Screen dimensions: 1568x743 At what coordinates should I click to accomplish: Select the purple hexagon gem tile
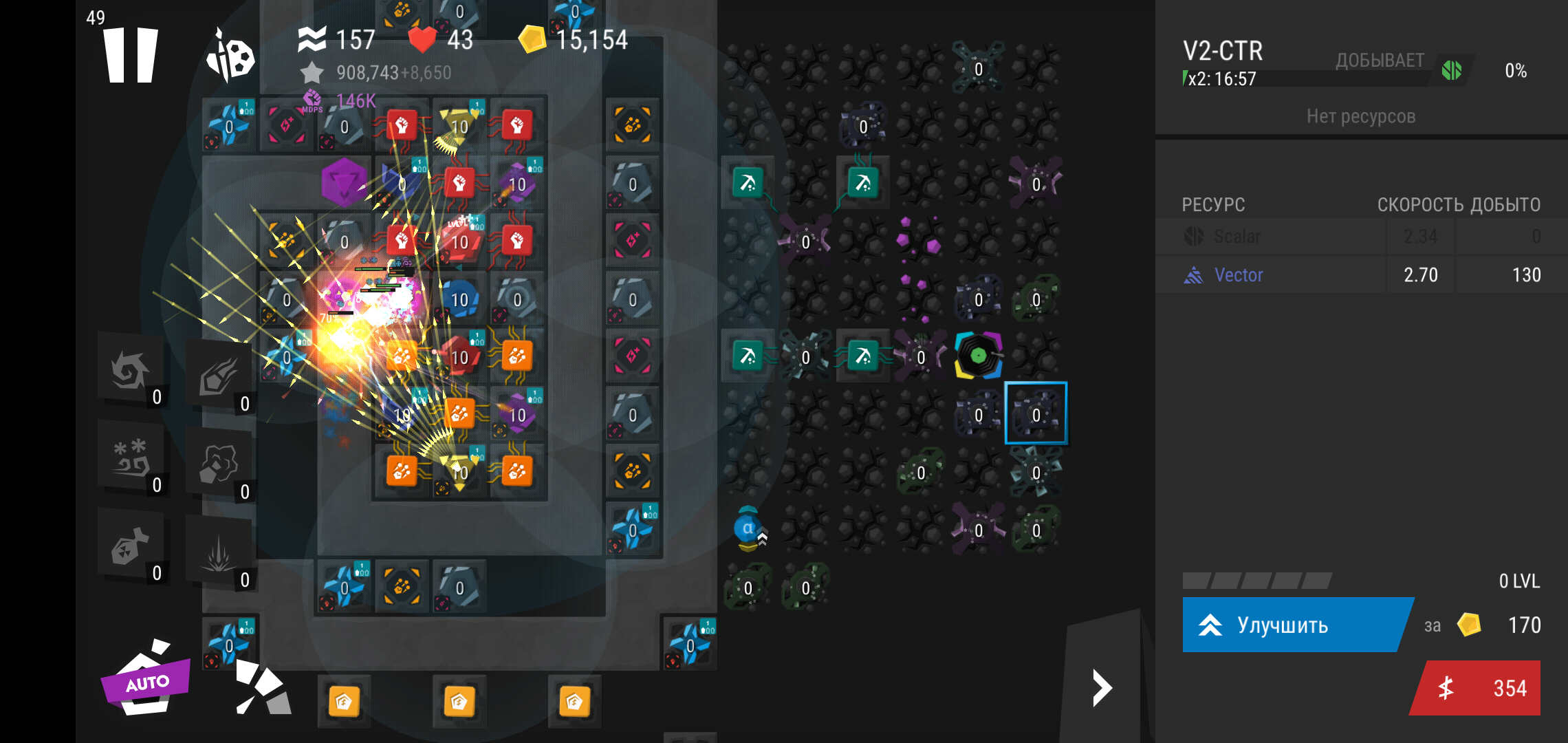tap(344, 182)
